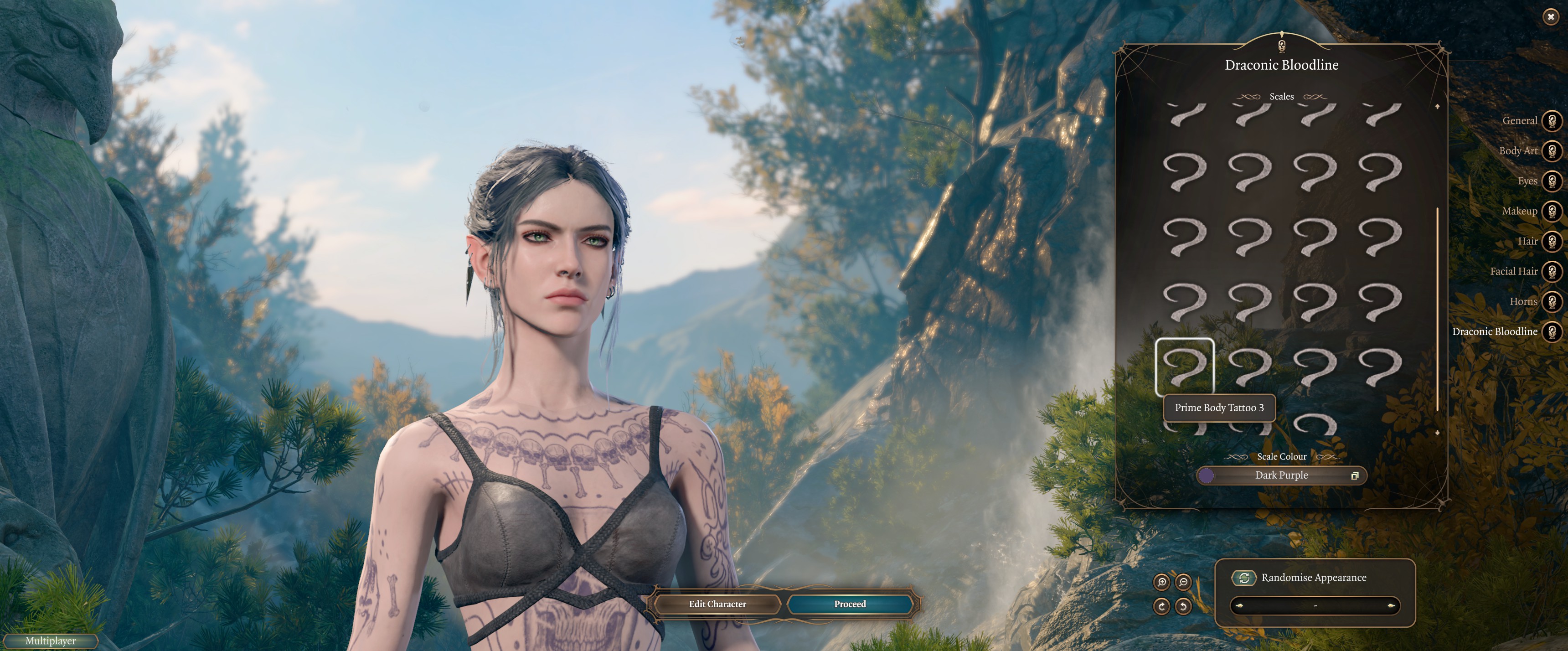
Task: Choose the highlighted Prime Body Tattoo 3 scale
Action: [1185, 367]
